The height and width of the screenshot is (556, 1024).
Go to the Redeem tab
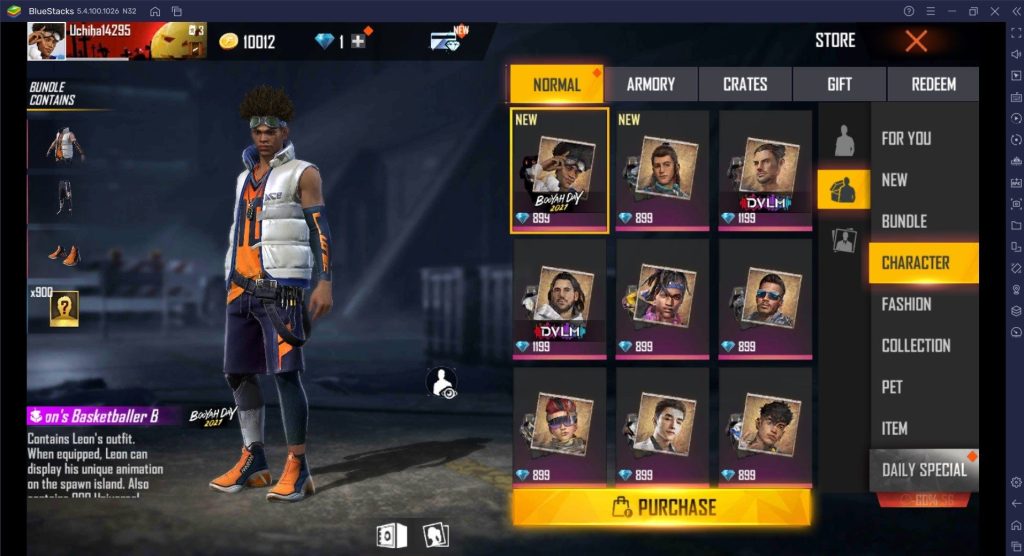[x=933, y=85]
